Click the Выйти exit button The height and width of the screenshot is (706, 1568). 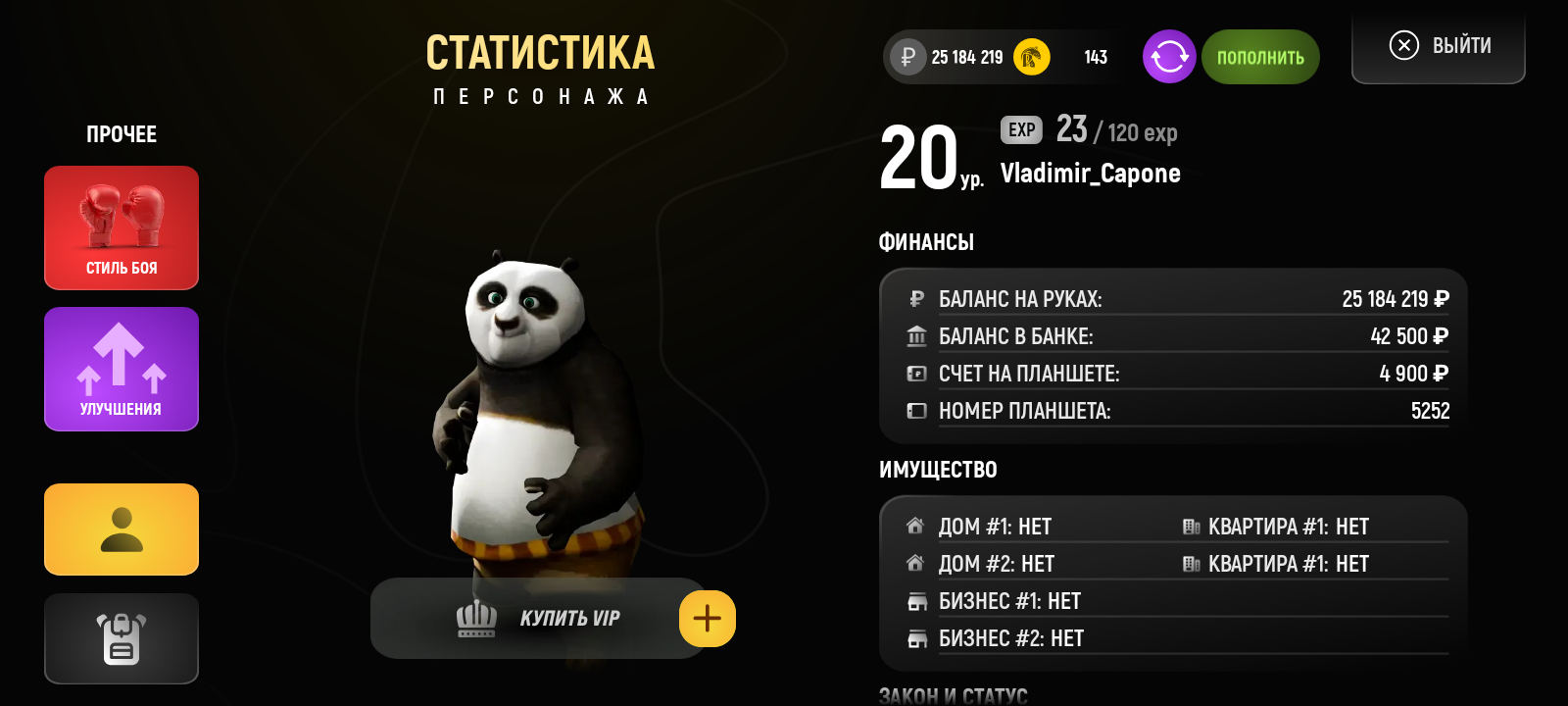click(1438, 45)
